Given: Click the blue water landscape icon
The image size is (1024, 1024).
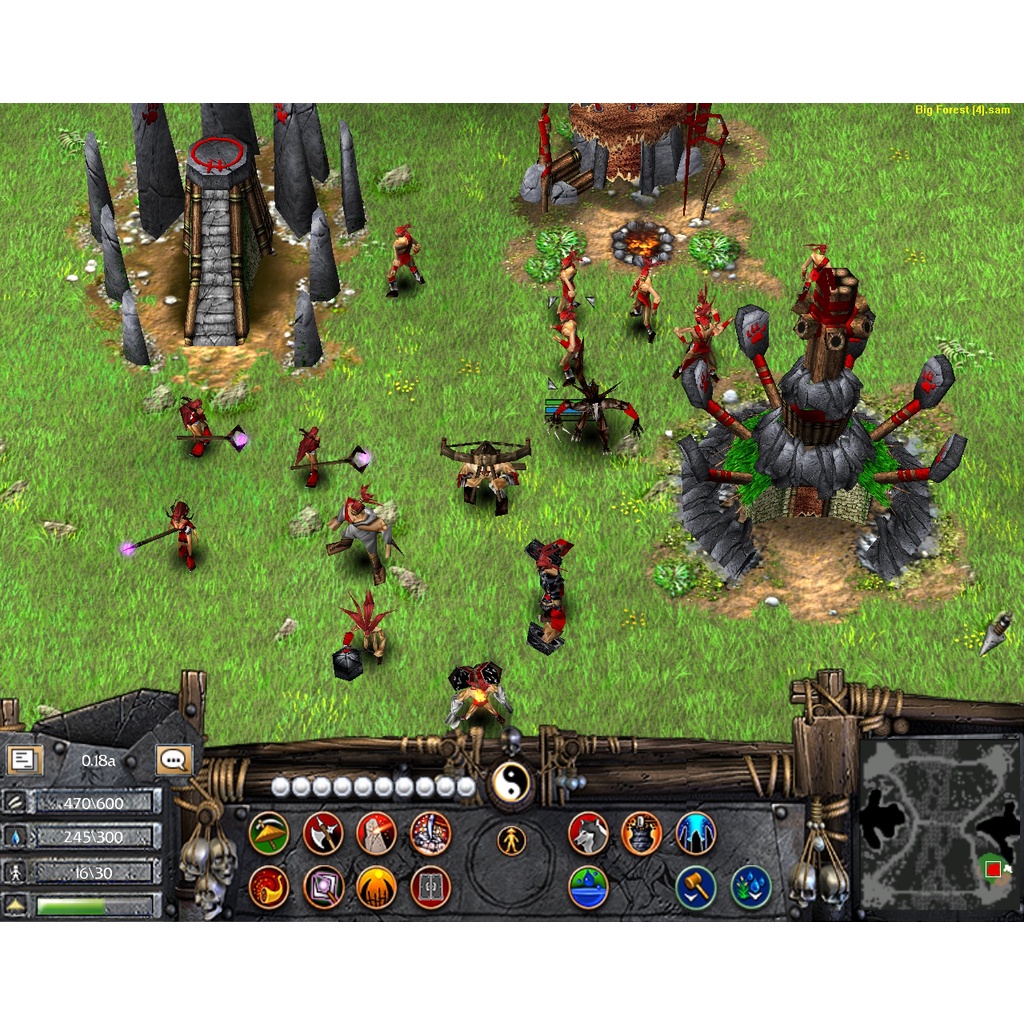Looking at the screenshot, I should point(588,886).
